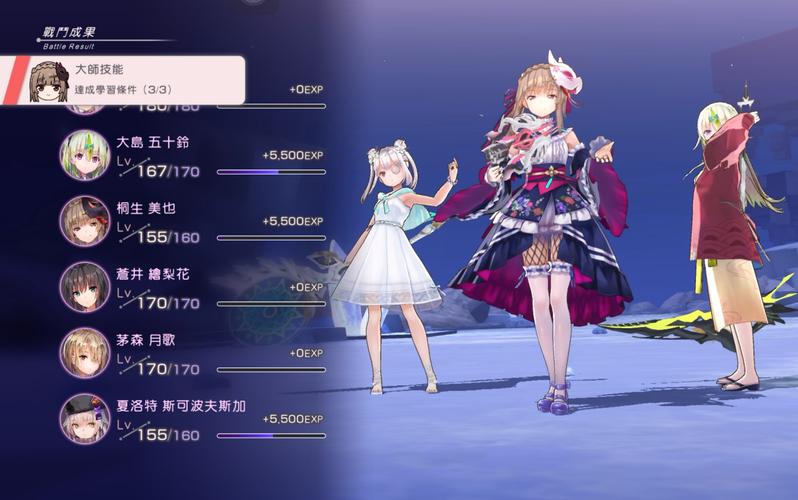798x500 pixels.
Task: Click 茅森 月歌's character portrait
Action: [85, 353]
